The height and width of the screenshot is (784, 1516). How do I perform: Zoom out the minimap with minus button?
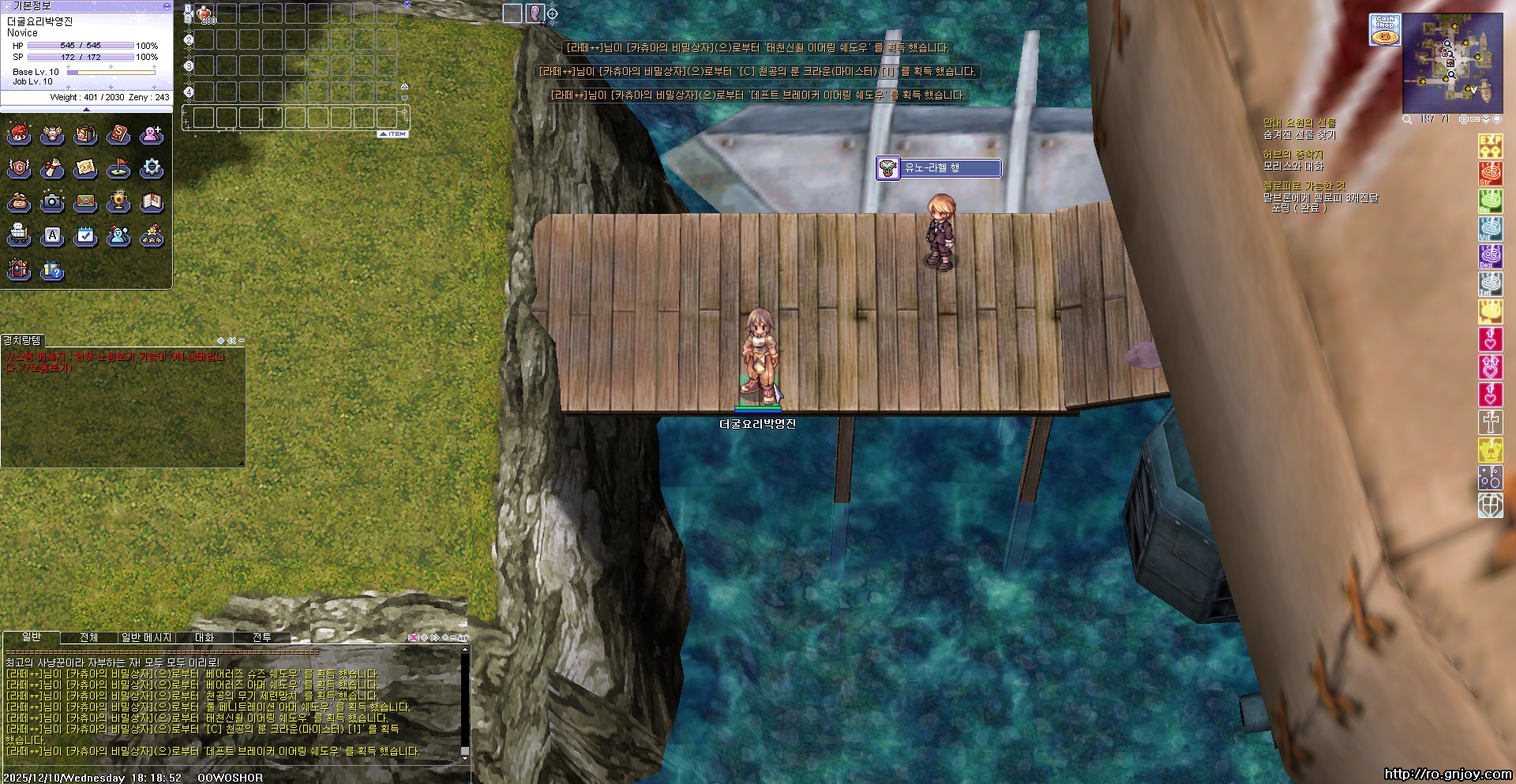pyautogui.click(x=1474, y=119)
